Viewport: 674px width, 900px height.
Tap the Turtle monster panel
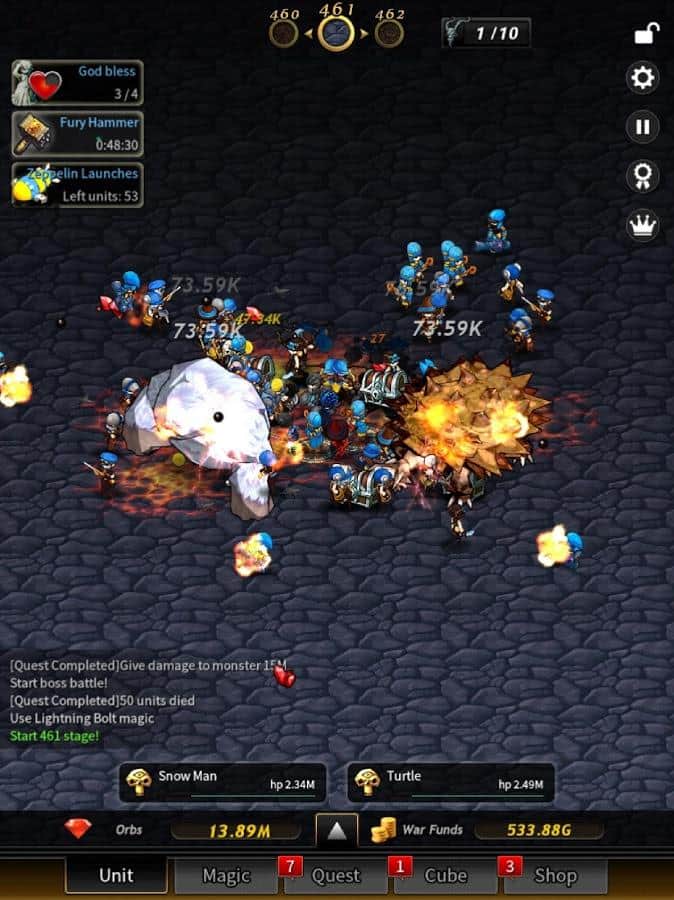coord(451,783)
